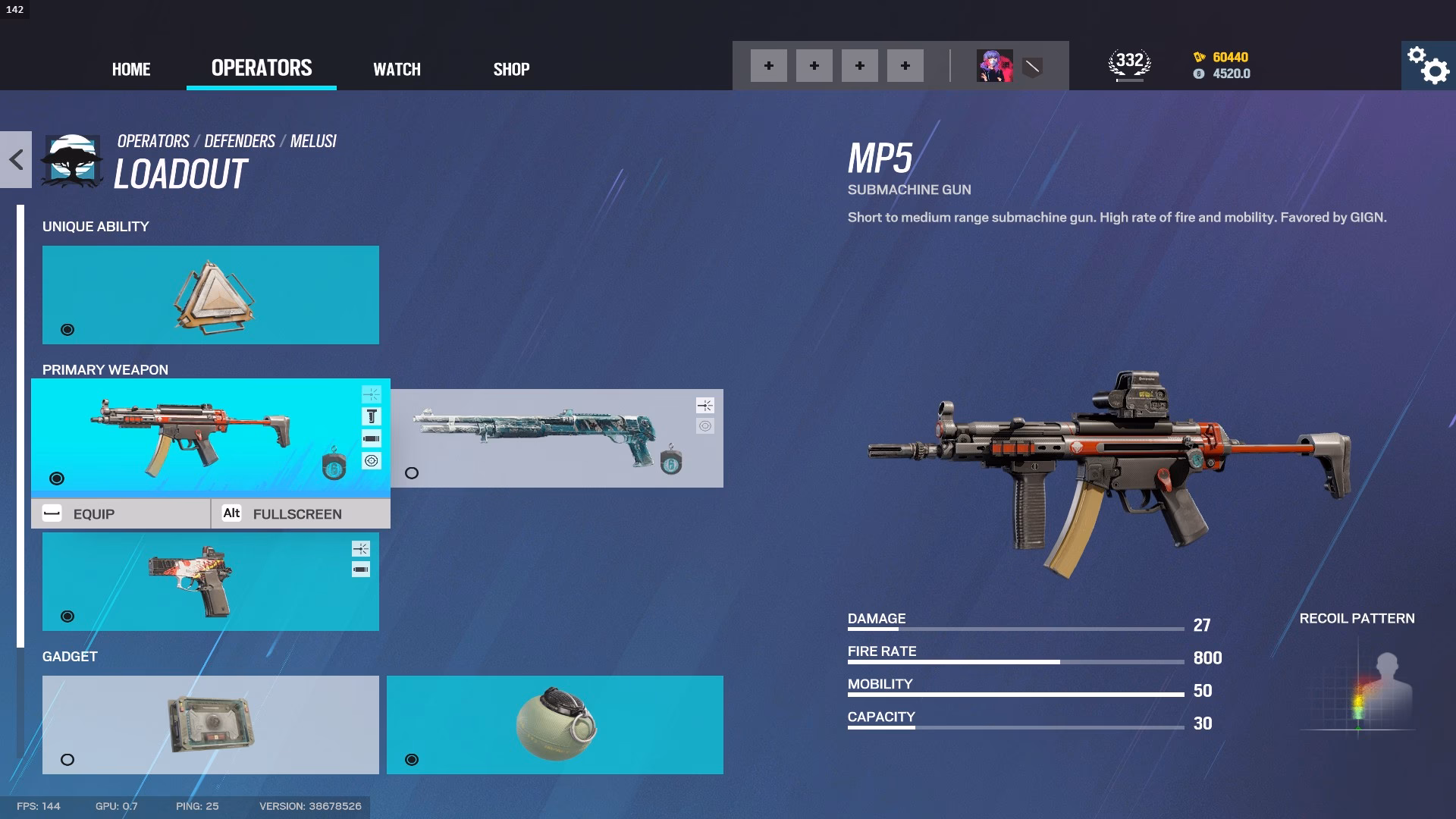This screenshot has height=819, width=1456.
Task: Select the impact grenade gadget
Action: tap(554, 724)
